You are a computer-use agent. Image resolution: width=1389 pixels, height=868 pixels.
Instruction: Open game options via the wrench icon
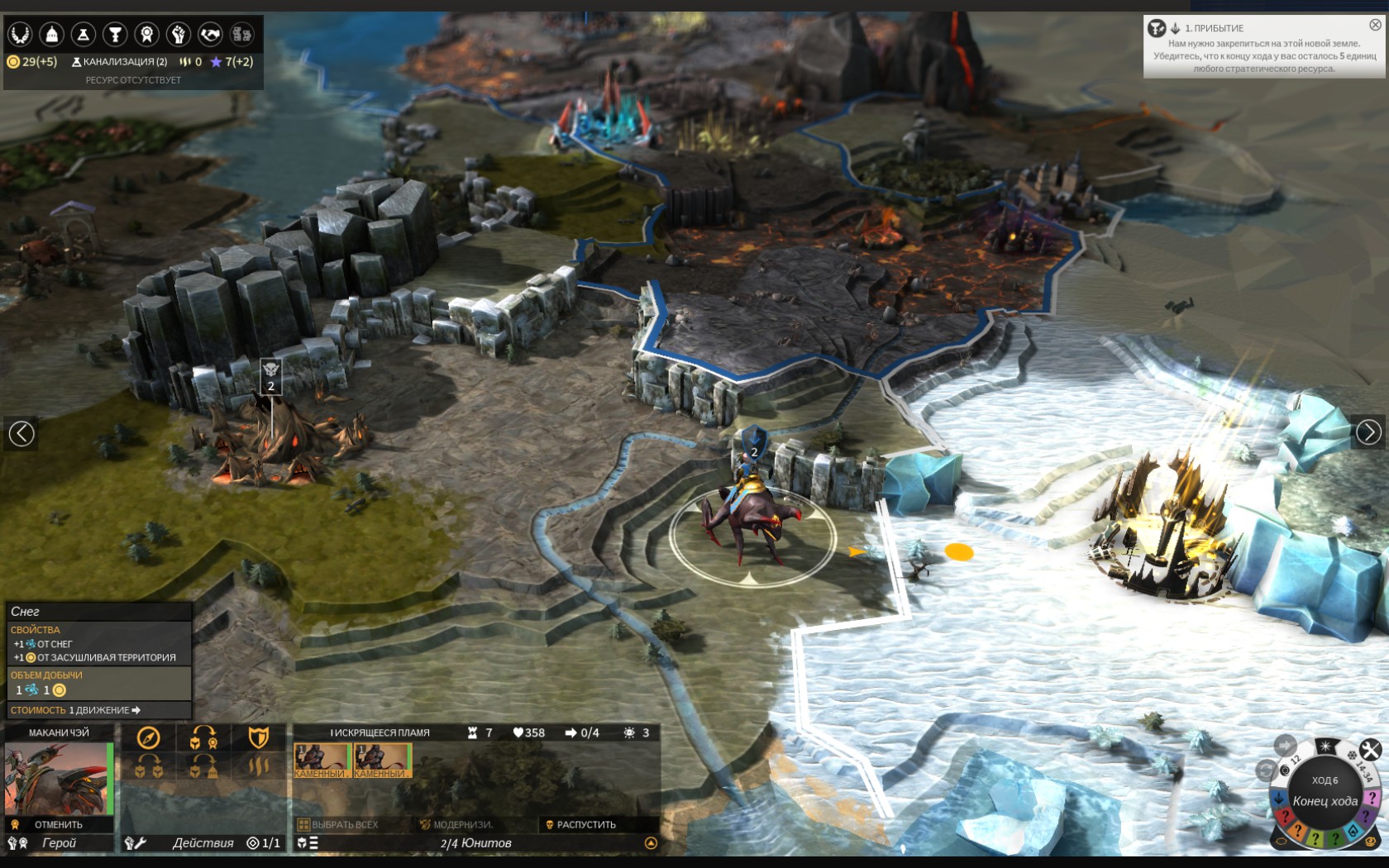point(1369,751)
